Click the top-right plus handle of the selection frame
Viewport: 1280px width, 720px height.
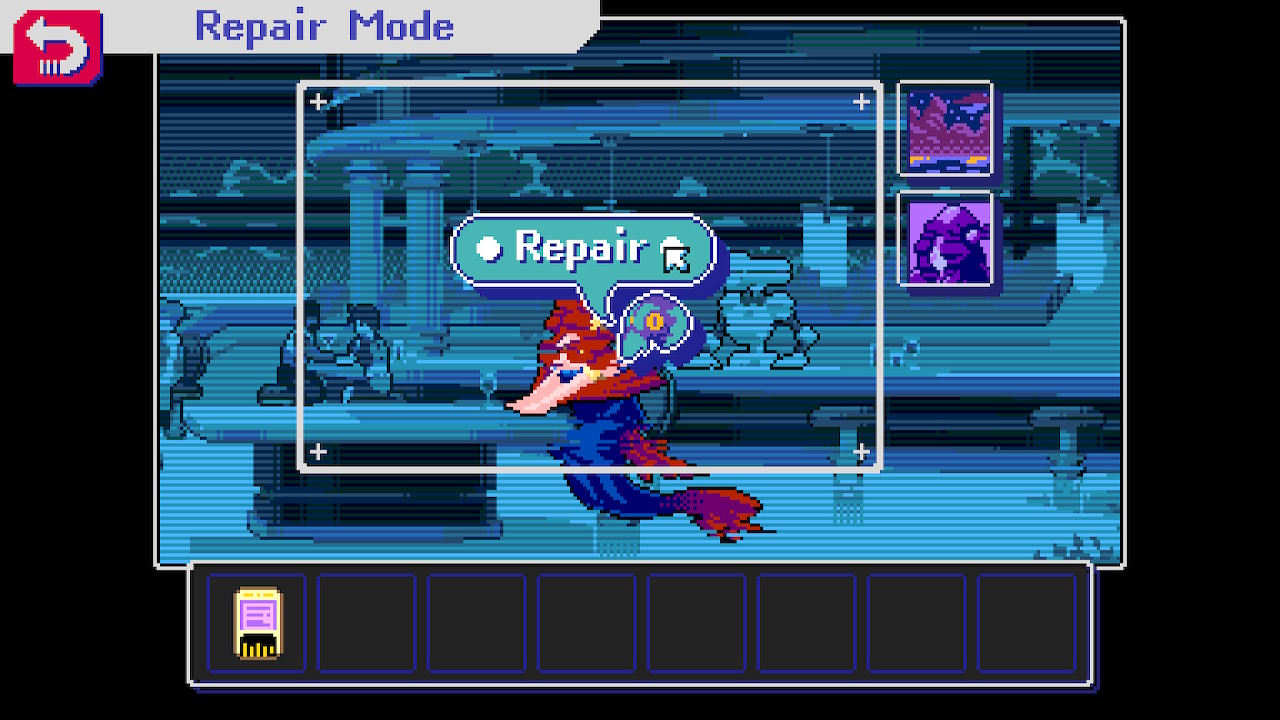[x=860, y=100]
